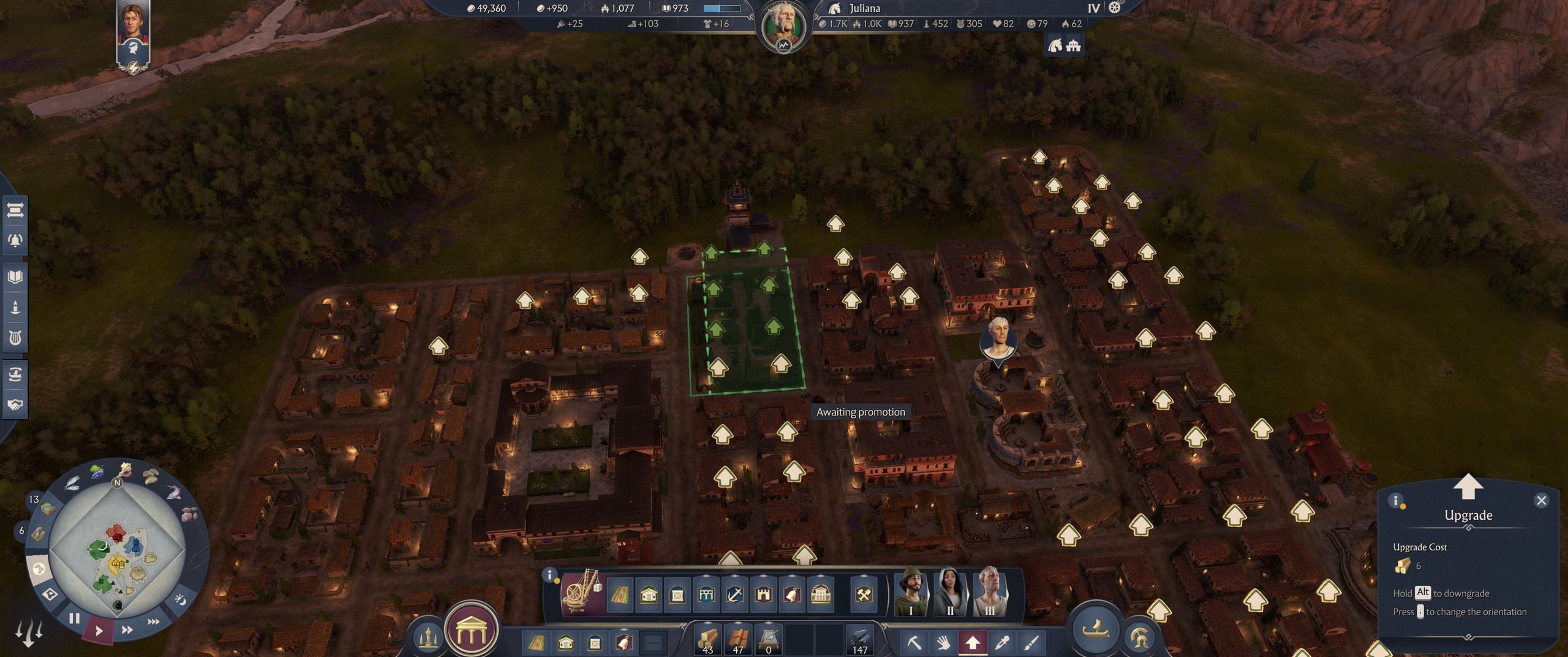Image resolution: width=1568 pixels, height=657 pixels.
Task: Open the temple construction menu button
Action: (x=471, y=629)
